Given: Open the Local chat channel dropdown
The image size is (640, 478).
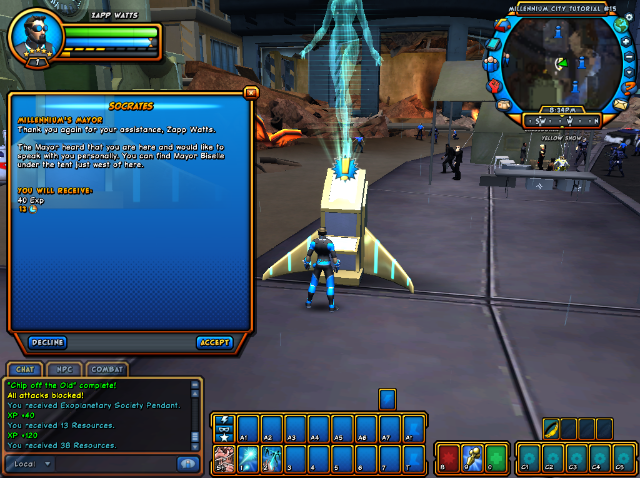Looking at the screenshot, I should (x=31, y=464).
